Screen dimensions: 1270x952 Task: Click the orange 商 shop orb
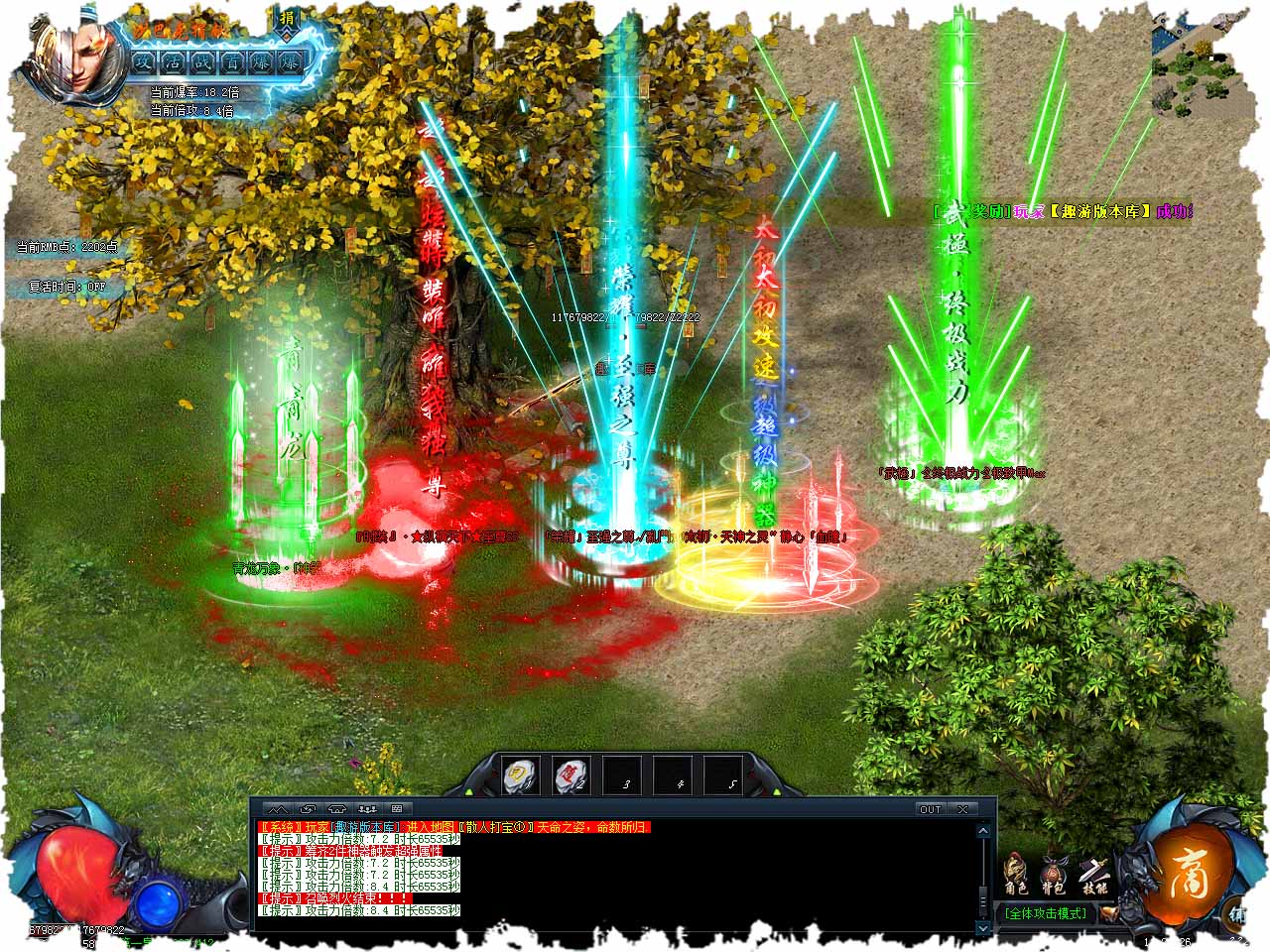(x=1184, y=874)
